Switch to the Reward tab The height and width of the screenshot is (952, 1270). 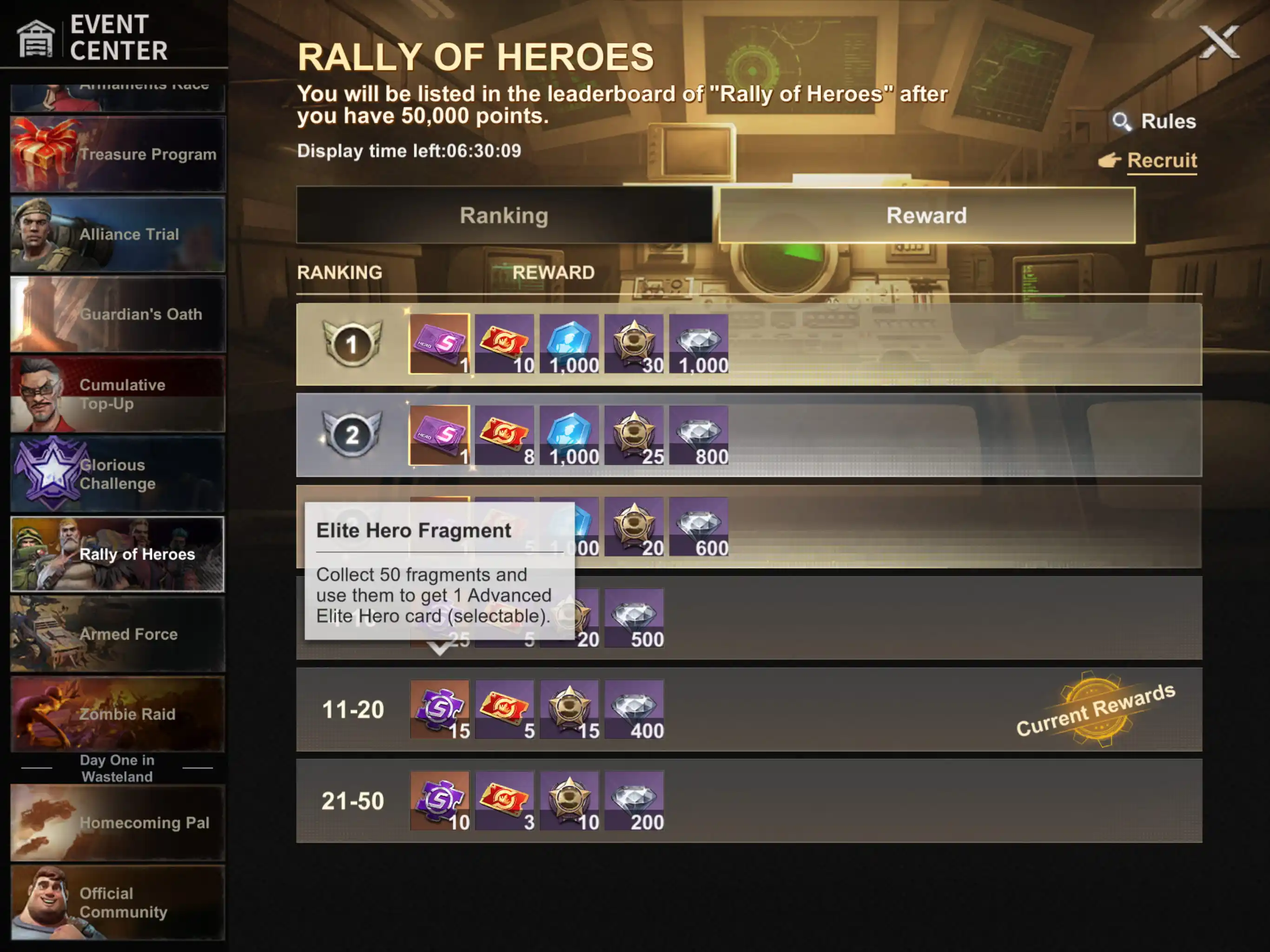926,215
